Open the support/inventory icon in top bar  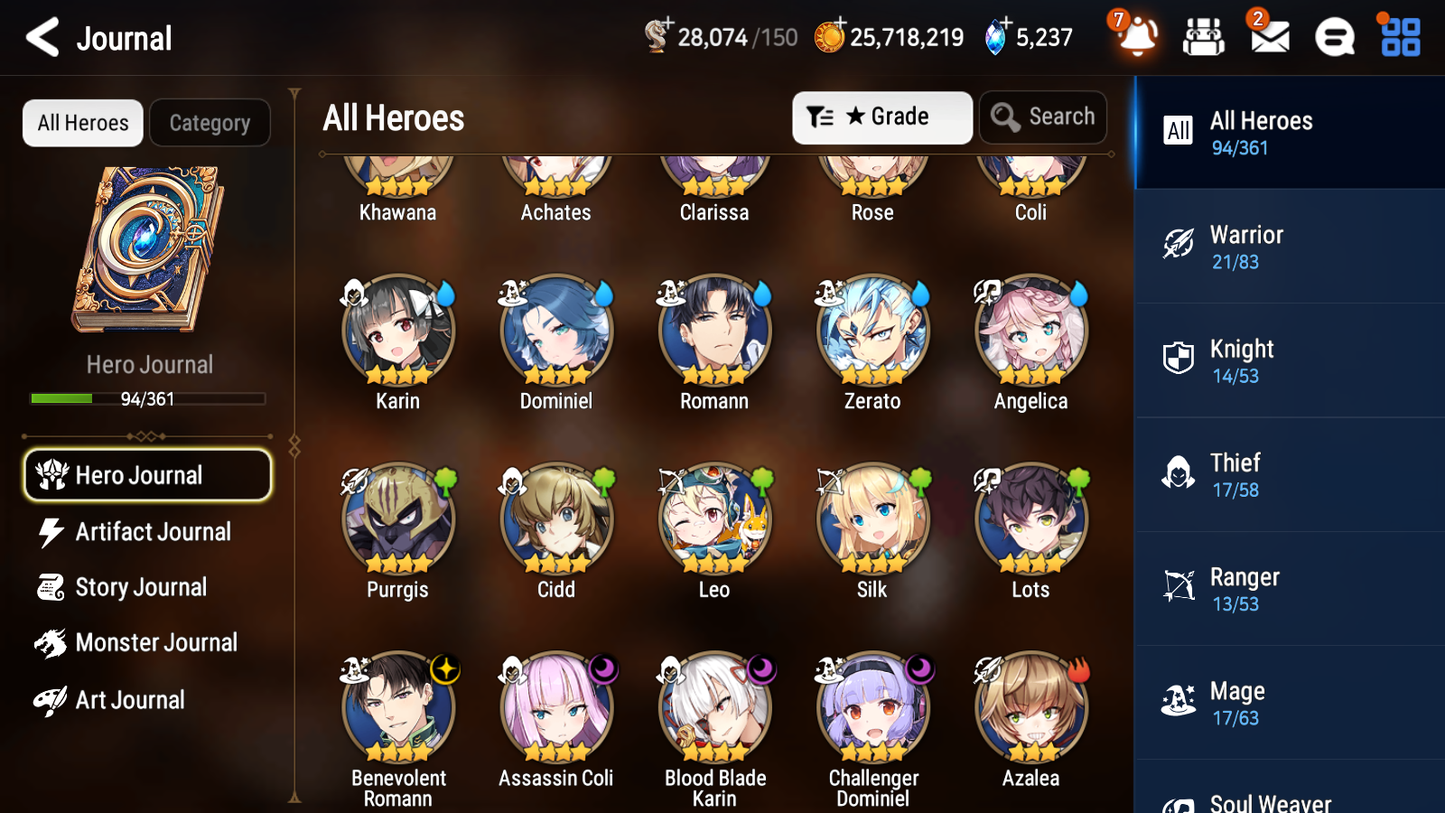(x=1203, y=36)
